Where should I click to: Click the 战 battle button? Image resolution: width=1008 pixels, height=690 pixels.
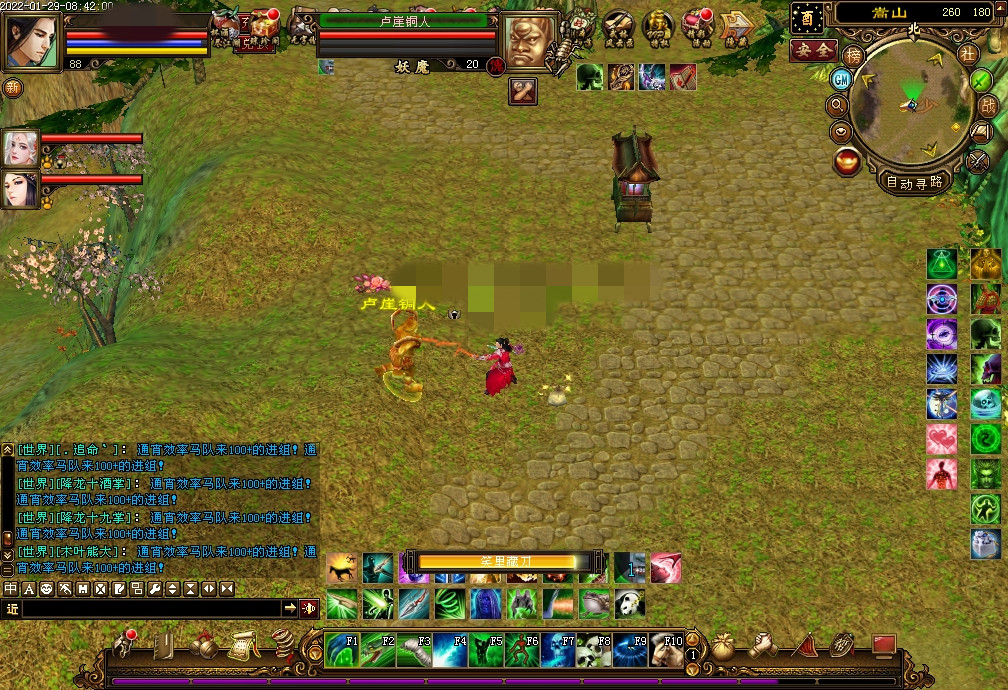987,105
